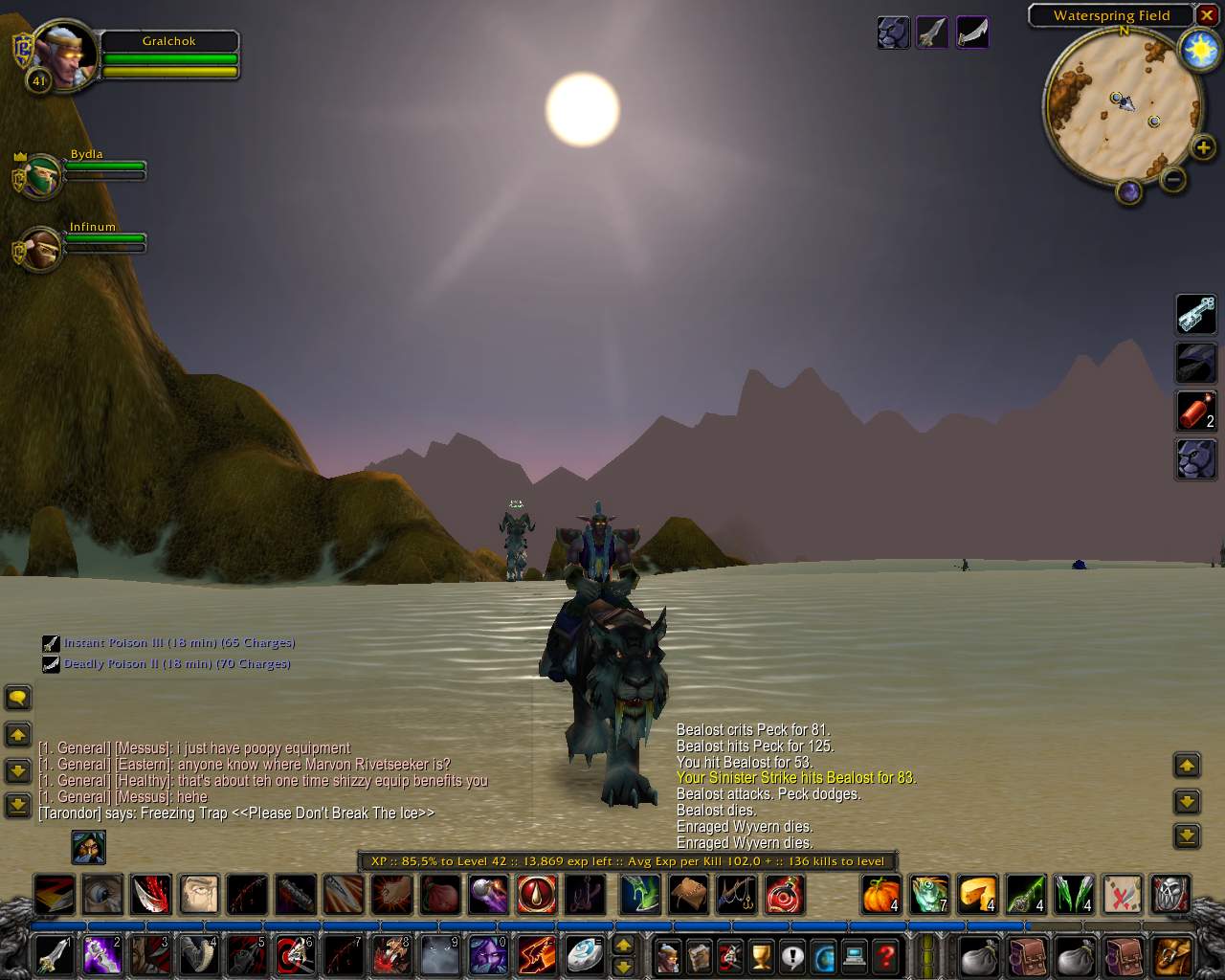Open the help question mark menu

[886, 955]
